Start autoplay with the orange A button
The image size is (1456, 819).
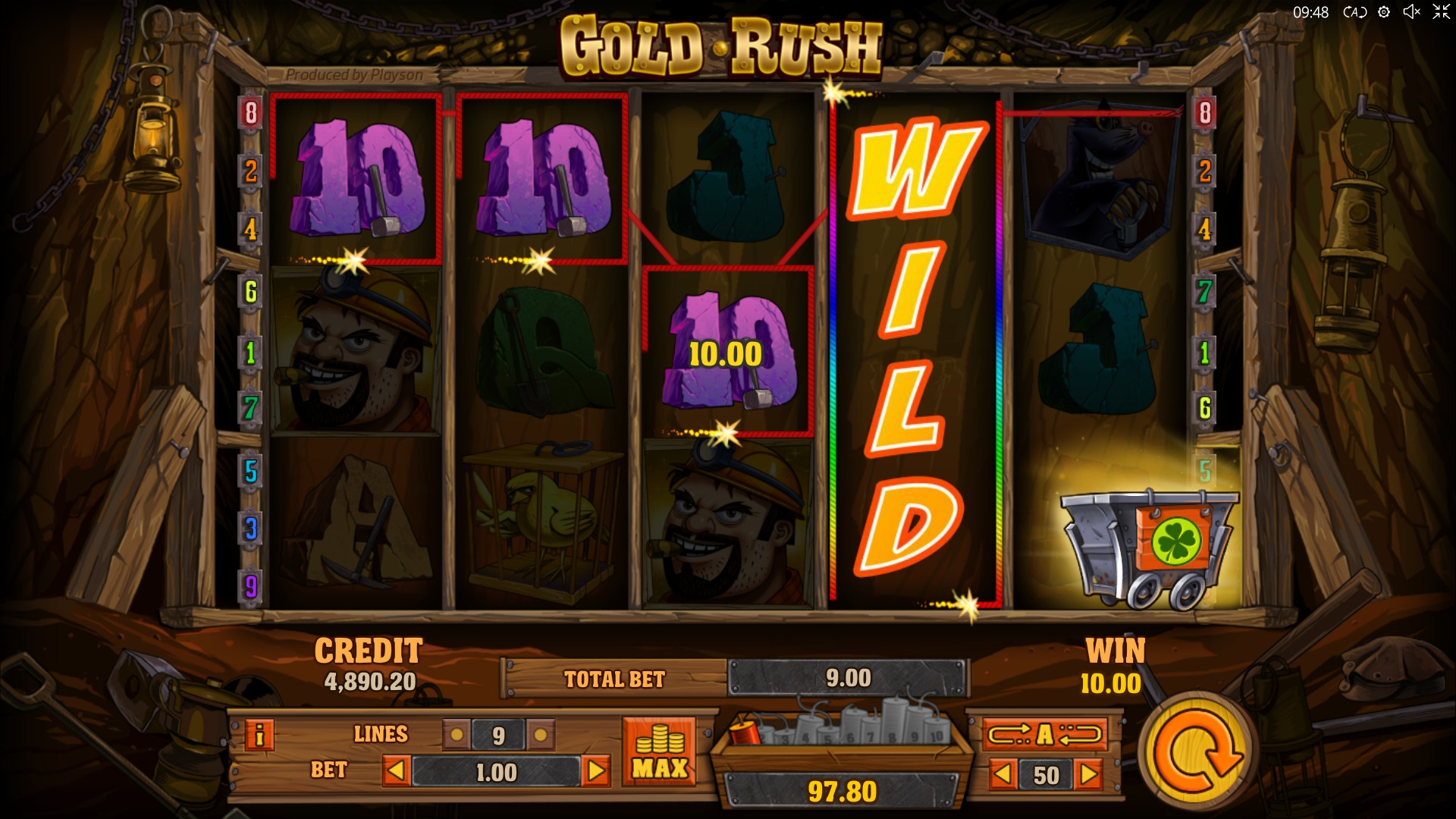click(x=1045, y=734)
